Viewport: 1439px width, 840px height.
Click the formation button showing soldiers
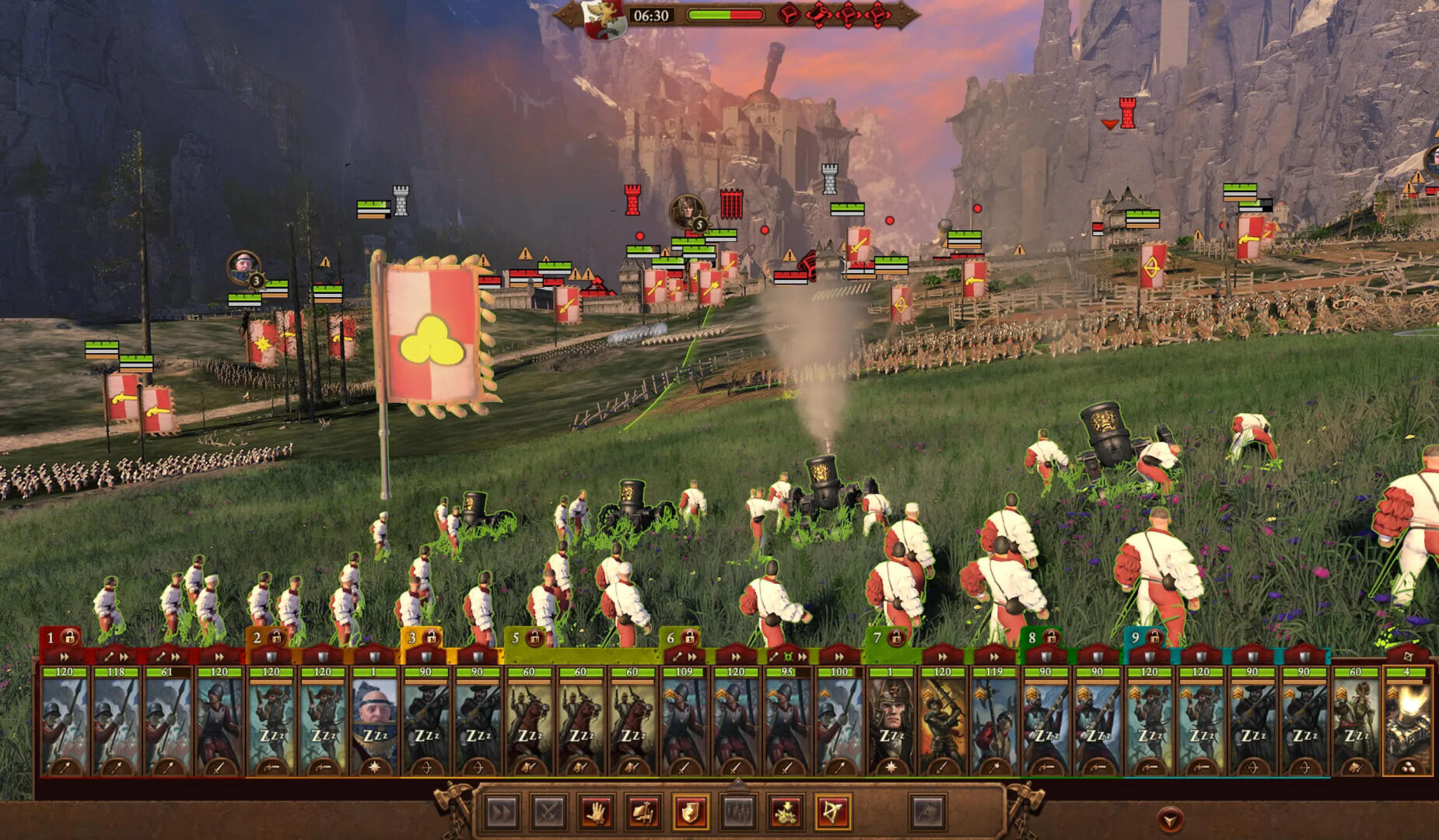pyautogui.click(x=737, y=813)
